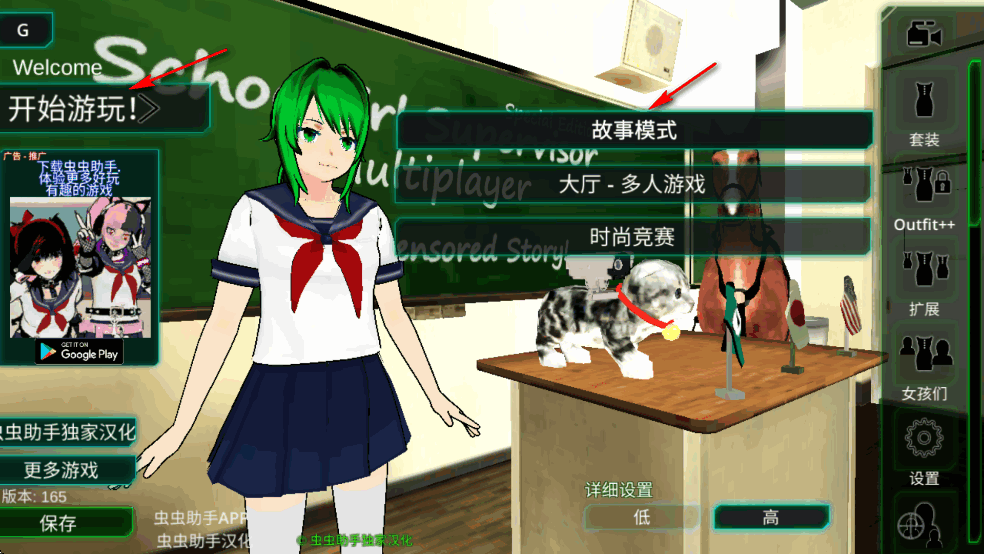Click the 虫虫助手独家汉化 button

[x=68, y=433]
